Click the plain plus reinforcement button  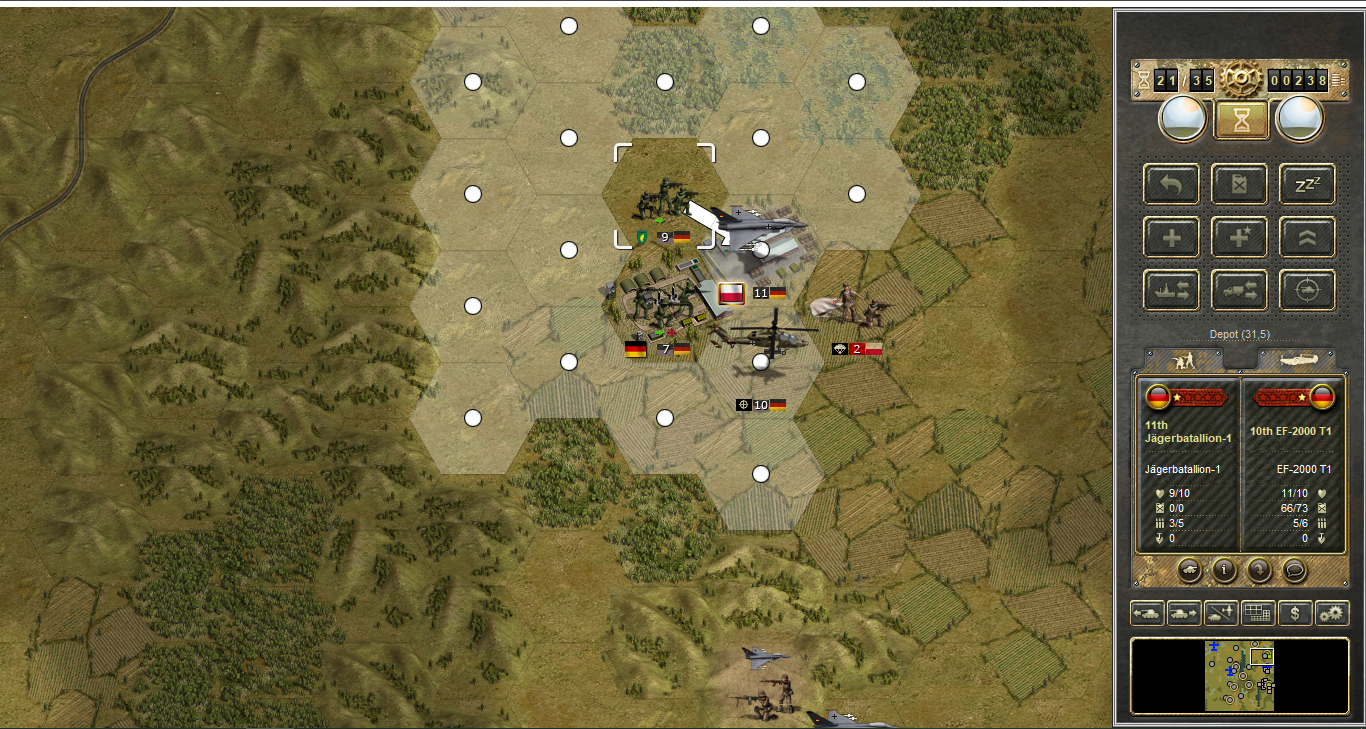1172,237
